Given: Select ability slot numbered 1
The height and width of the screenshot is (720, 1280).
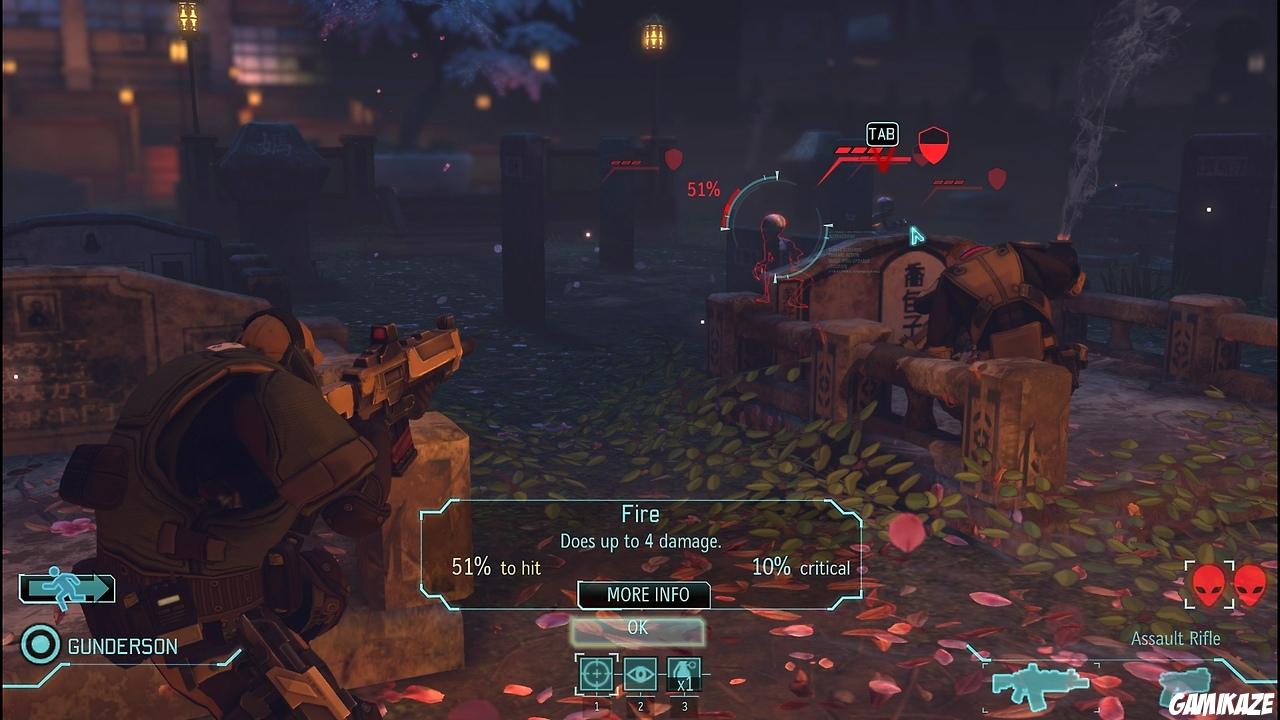Looking at the screenshot, I should [596, 705].
